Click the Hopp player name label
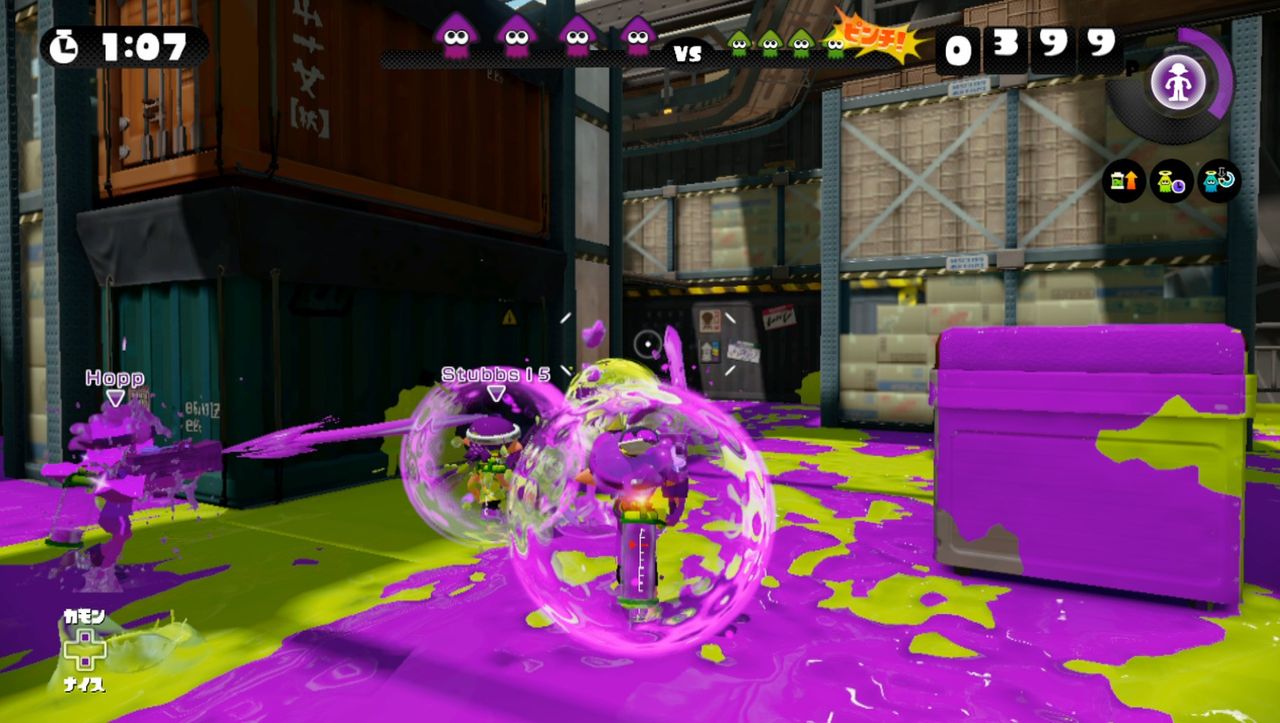Image resolution: width=1280 pixels, height=723 pixels. 113,378
